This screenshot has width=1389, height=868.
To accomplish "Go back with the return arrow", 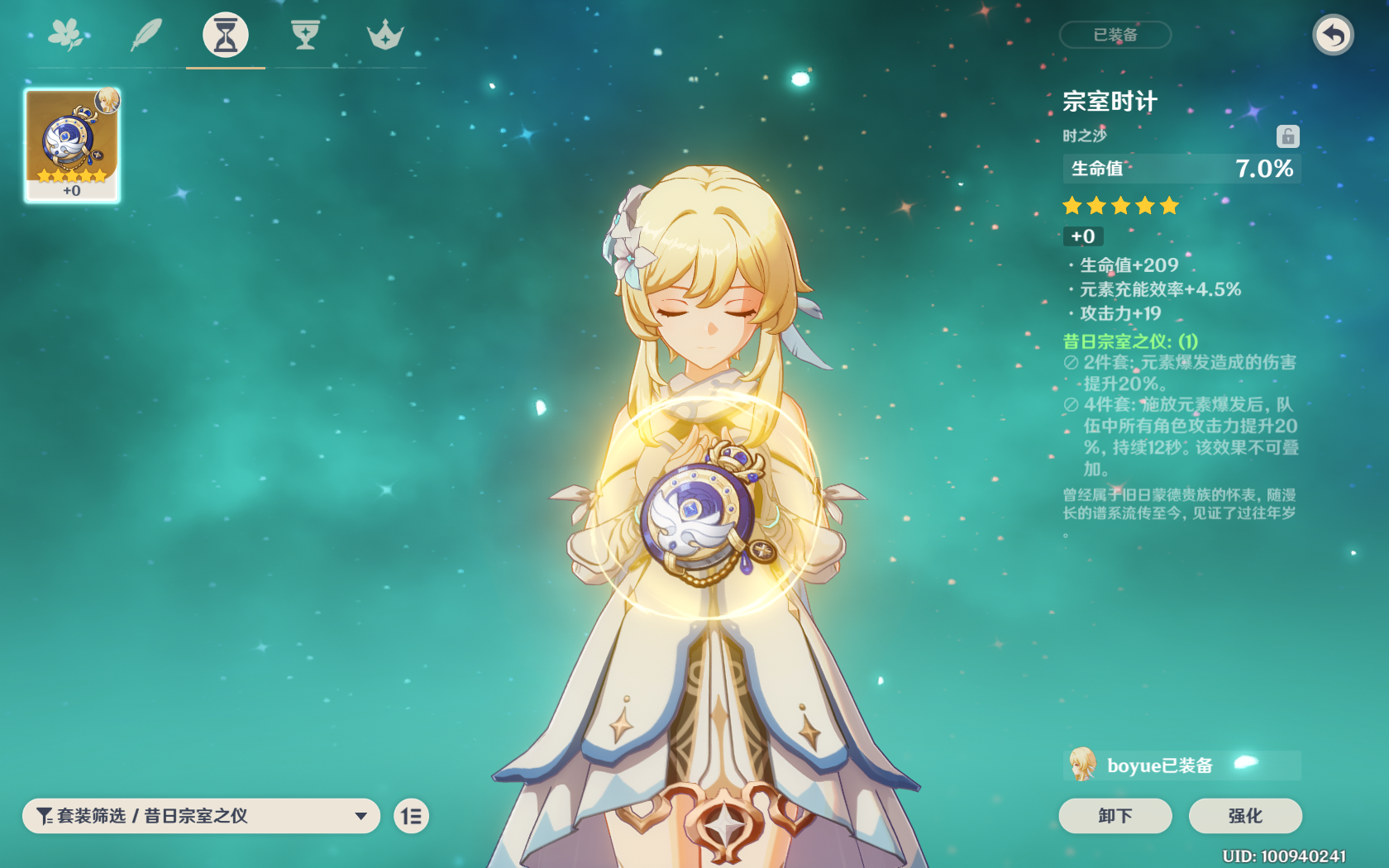I will tap(1333, 35).
